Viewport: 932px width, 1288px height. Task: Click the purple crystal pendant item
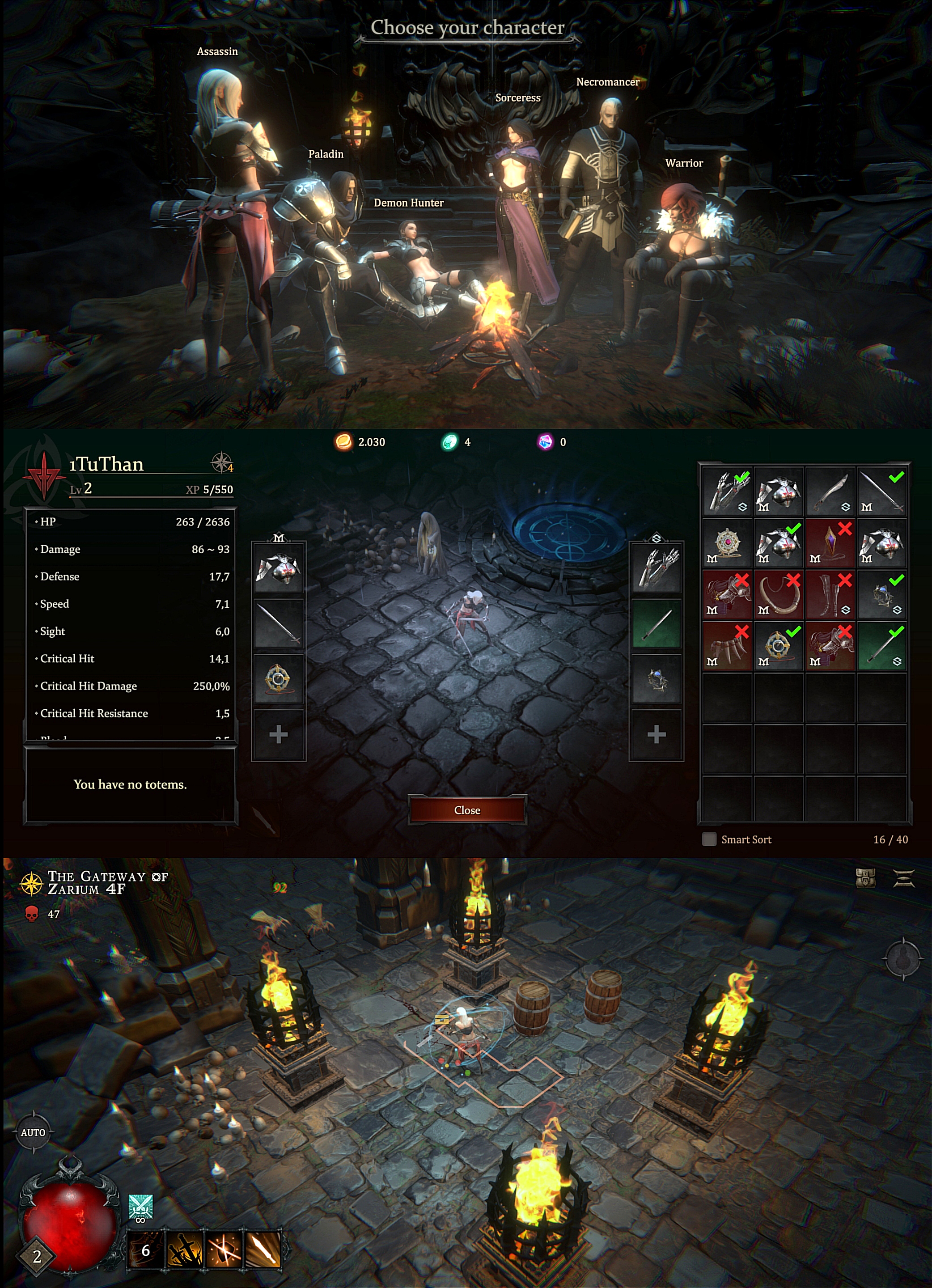click(830, 543)
